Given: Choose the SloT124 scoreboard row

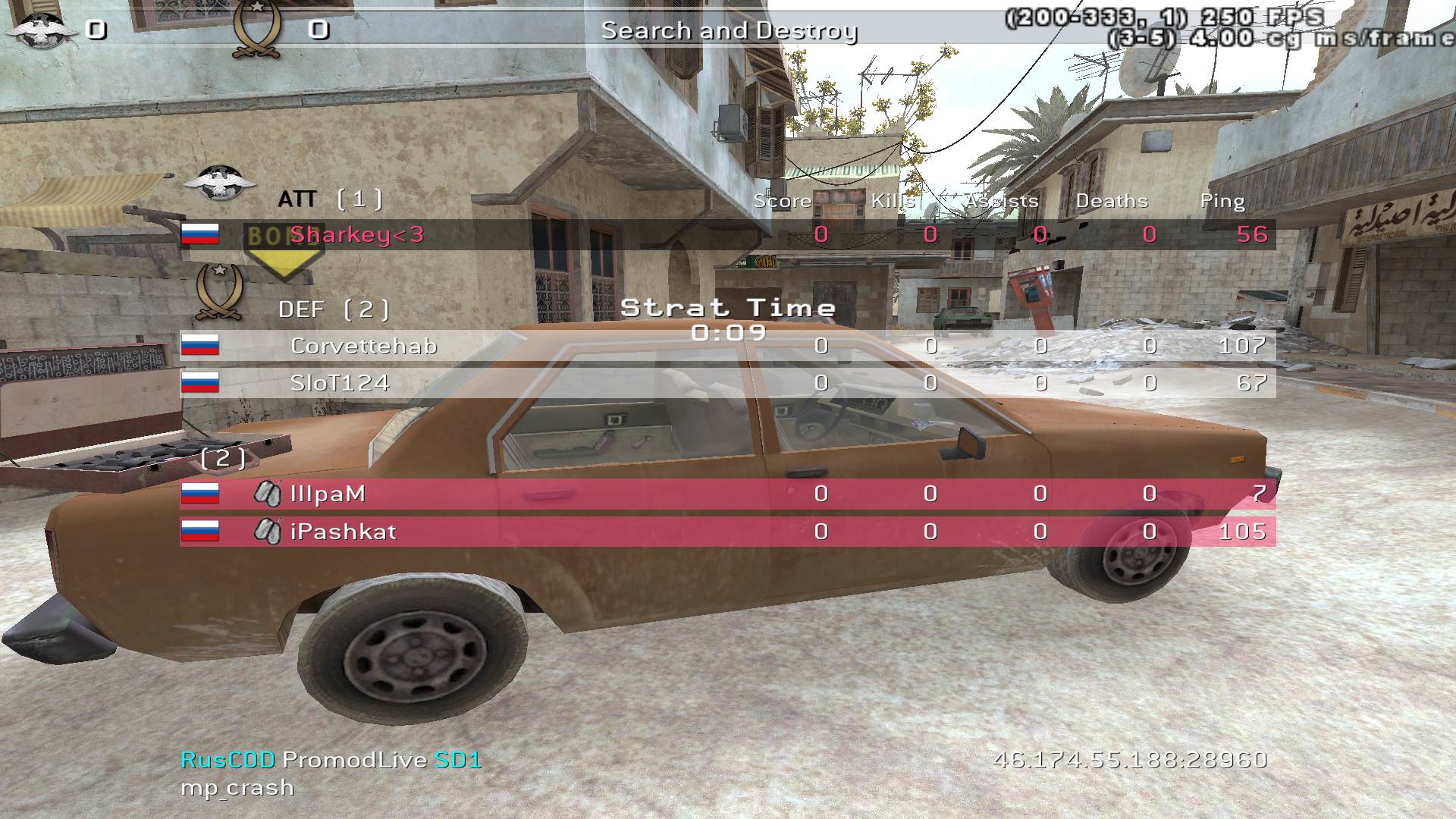Looking at the screenshot, I should (x=728, y=383).
